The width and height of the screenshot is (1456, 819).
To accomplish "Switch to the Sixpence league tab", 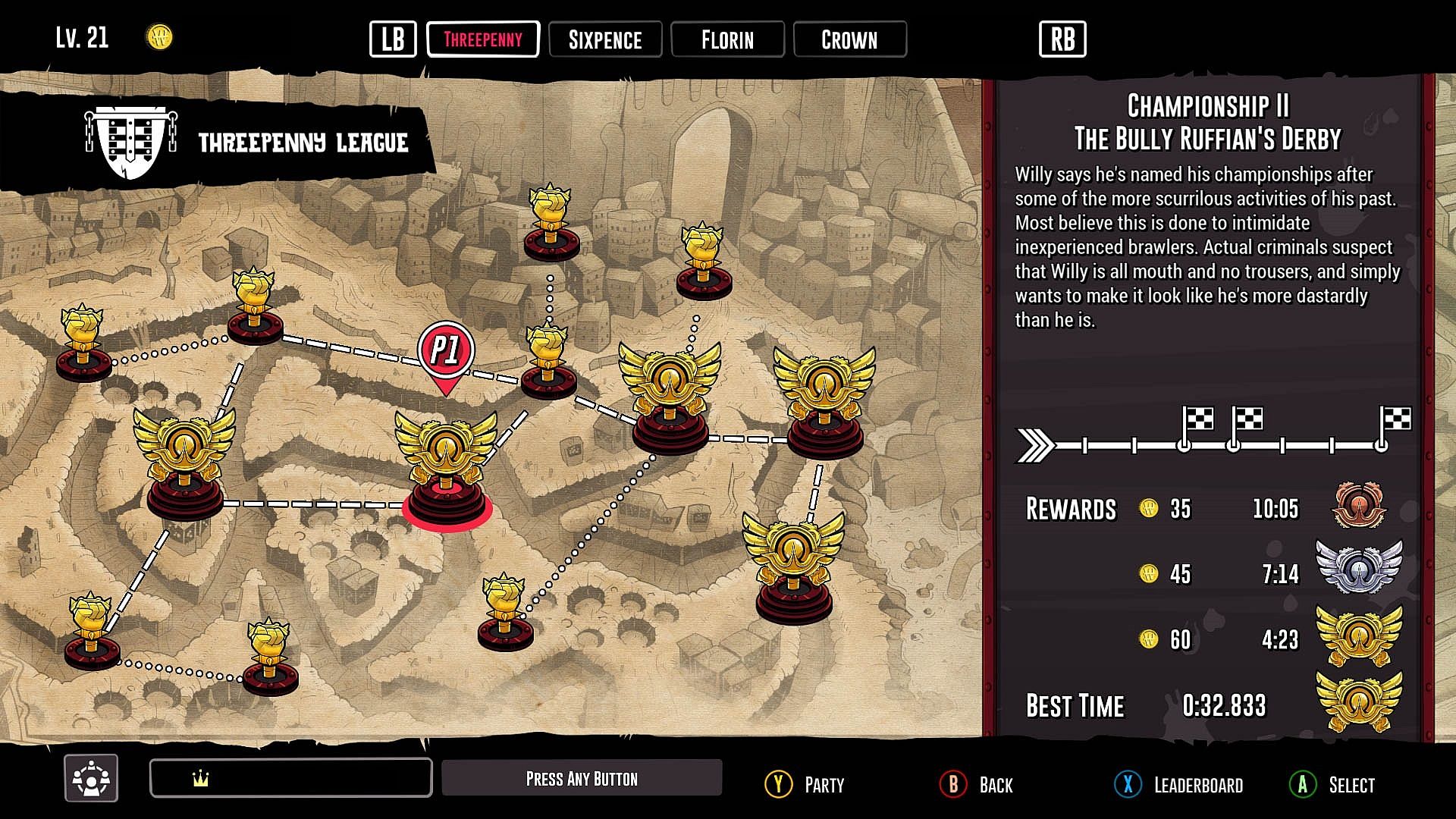I will (604, 39).
